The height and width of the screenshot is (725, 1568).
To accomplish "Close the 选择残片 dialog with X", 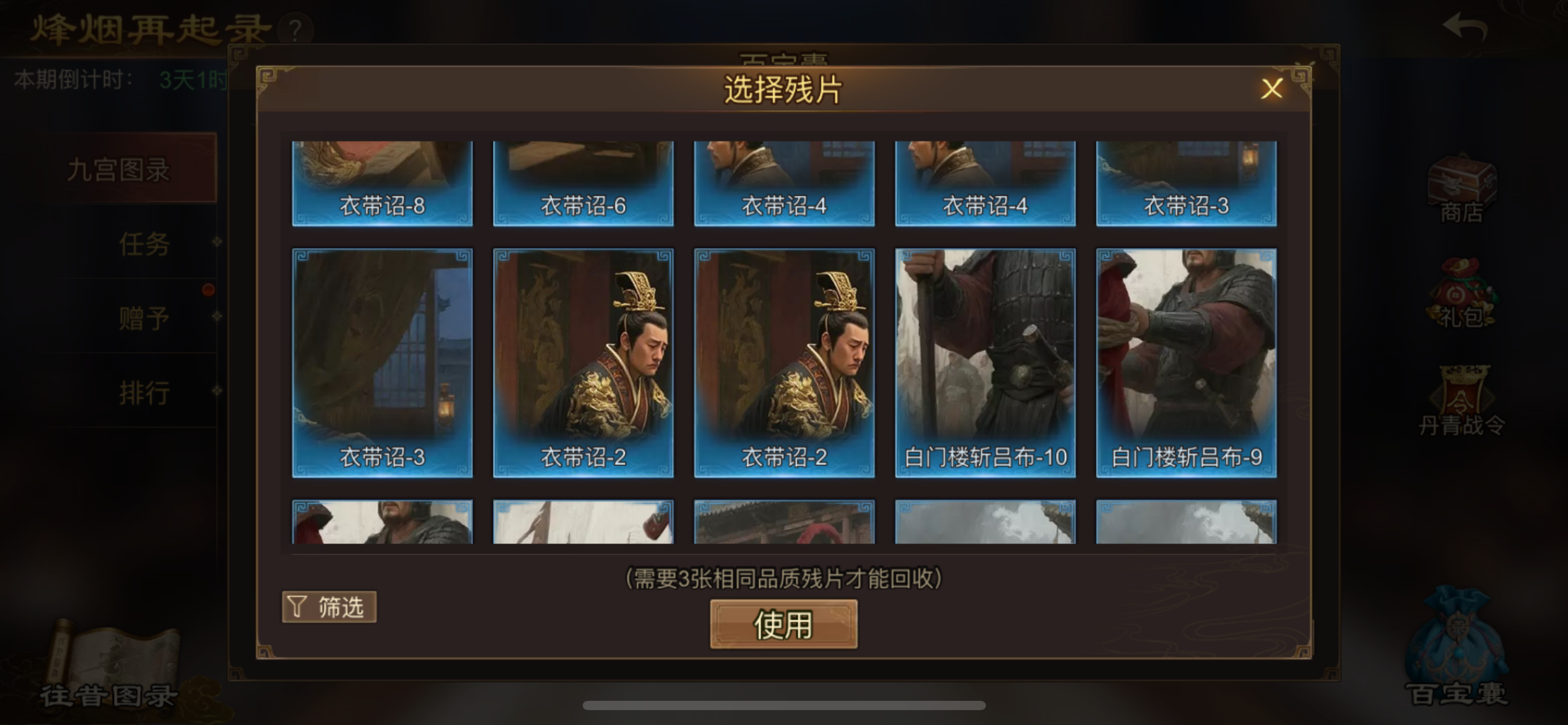I will pos(1272,89).
